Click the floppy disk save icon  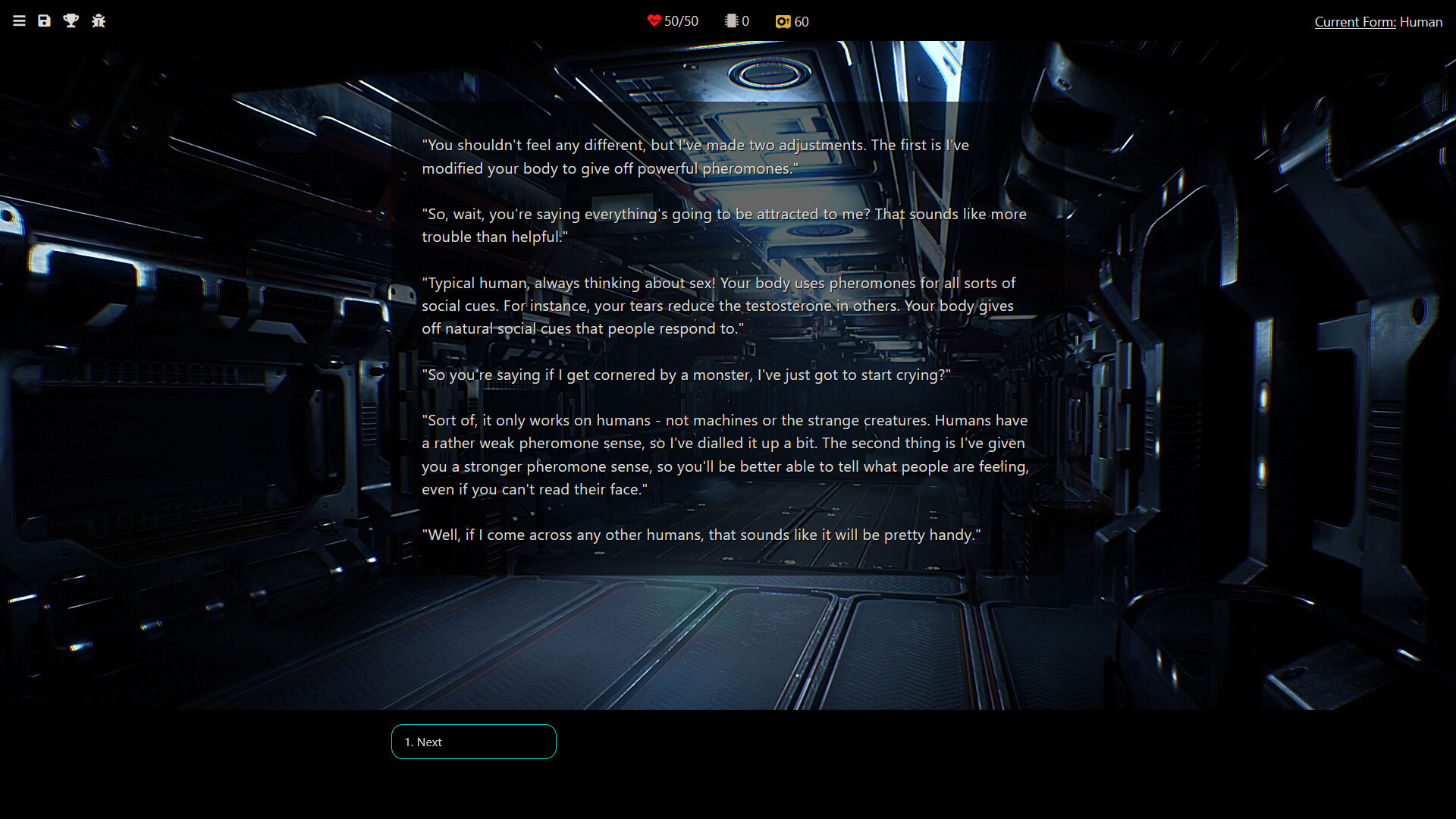pos(45,21)
